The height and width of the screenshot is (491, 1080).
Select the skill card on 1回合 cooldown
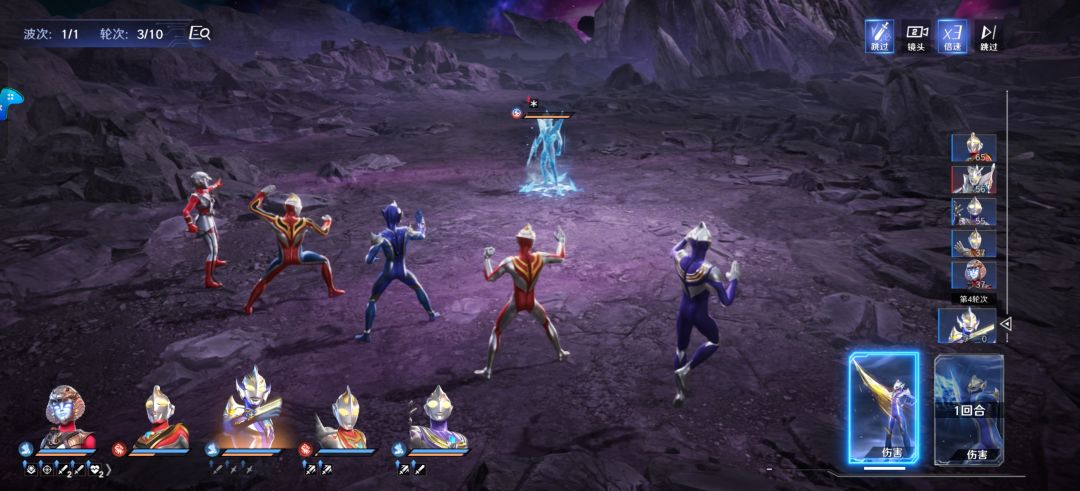pos(968,408)
